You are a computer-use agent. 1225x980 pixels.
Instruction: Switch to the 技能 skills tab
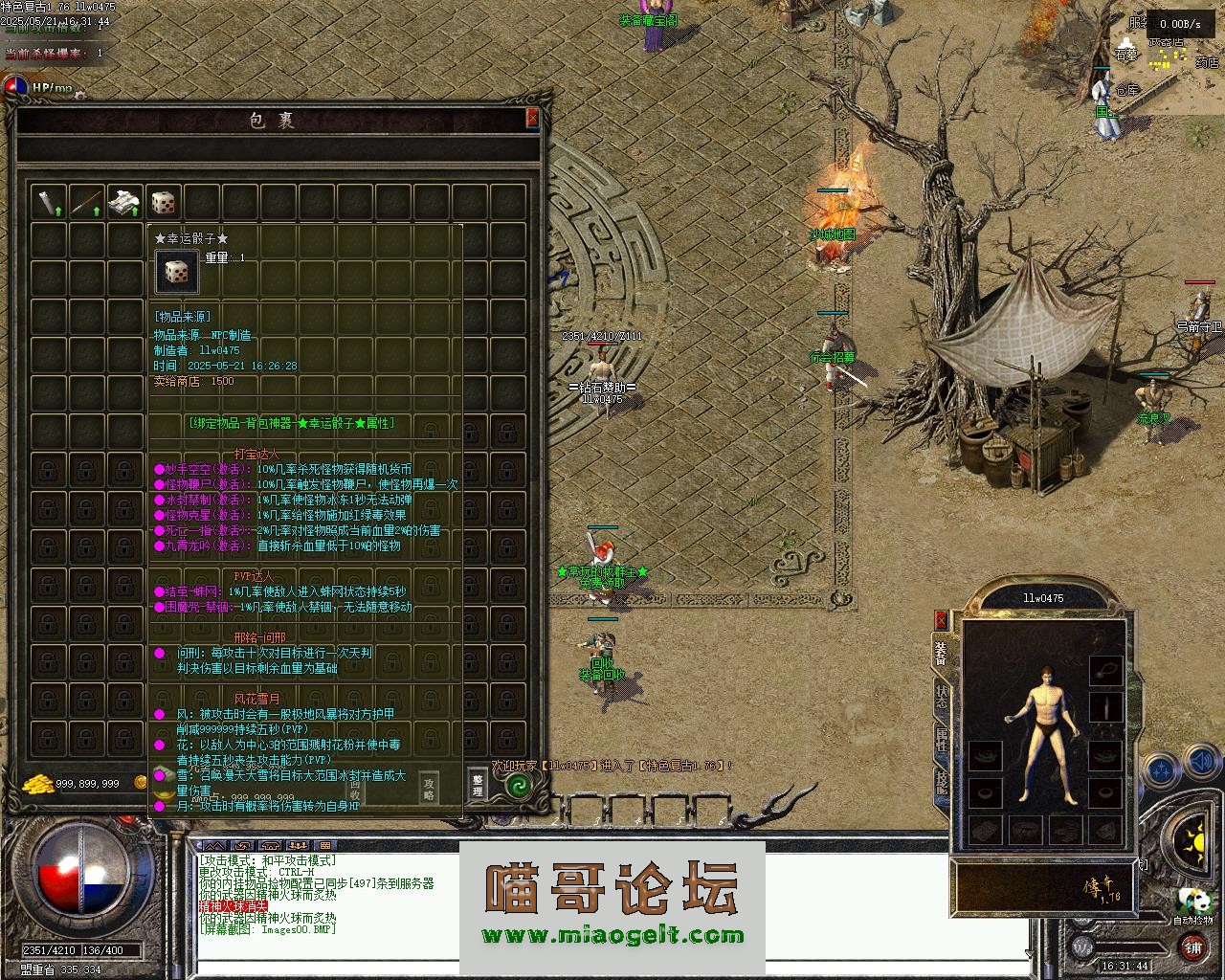941,782
